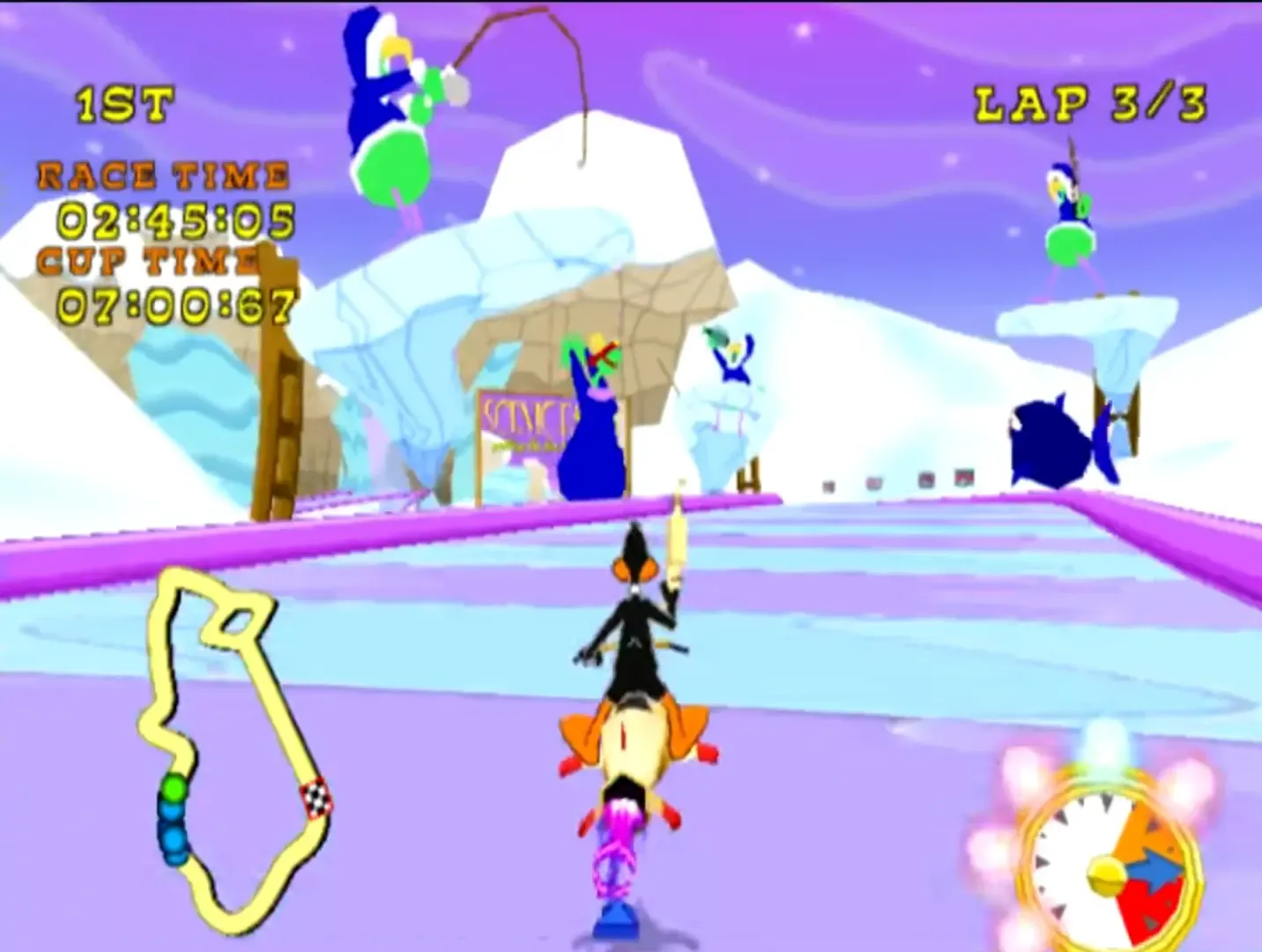Click the 1ST position indicator
This screenshot has width=1262, height=952.
123,103
